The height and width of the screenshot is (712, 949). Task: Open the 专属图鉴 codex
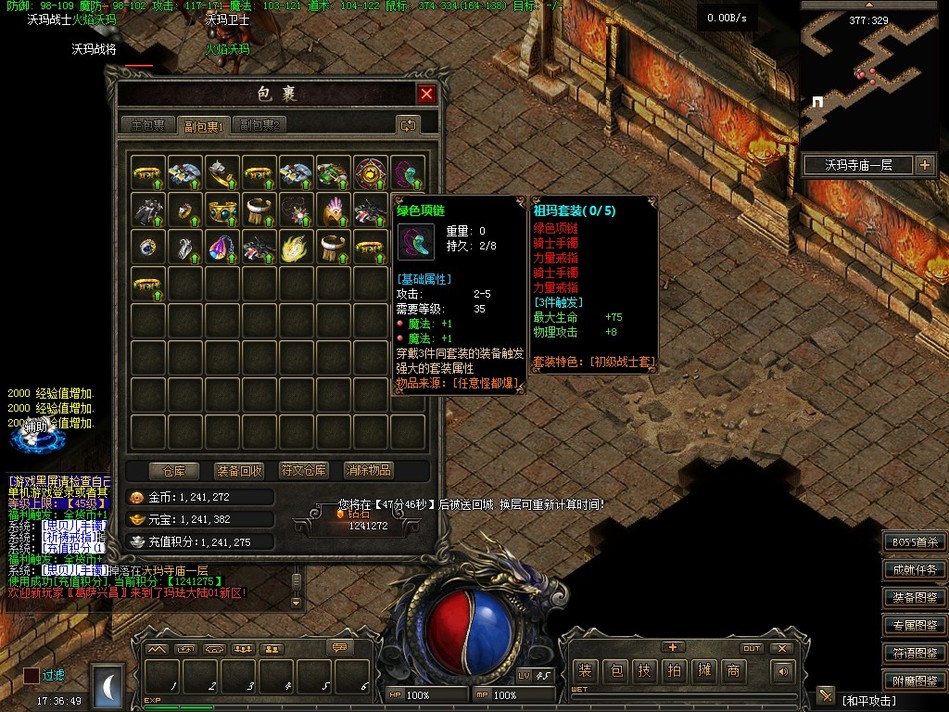click(914, 625)
